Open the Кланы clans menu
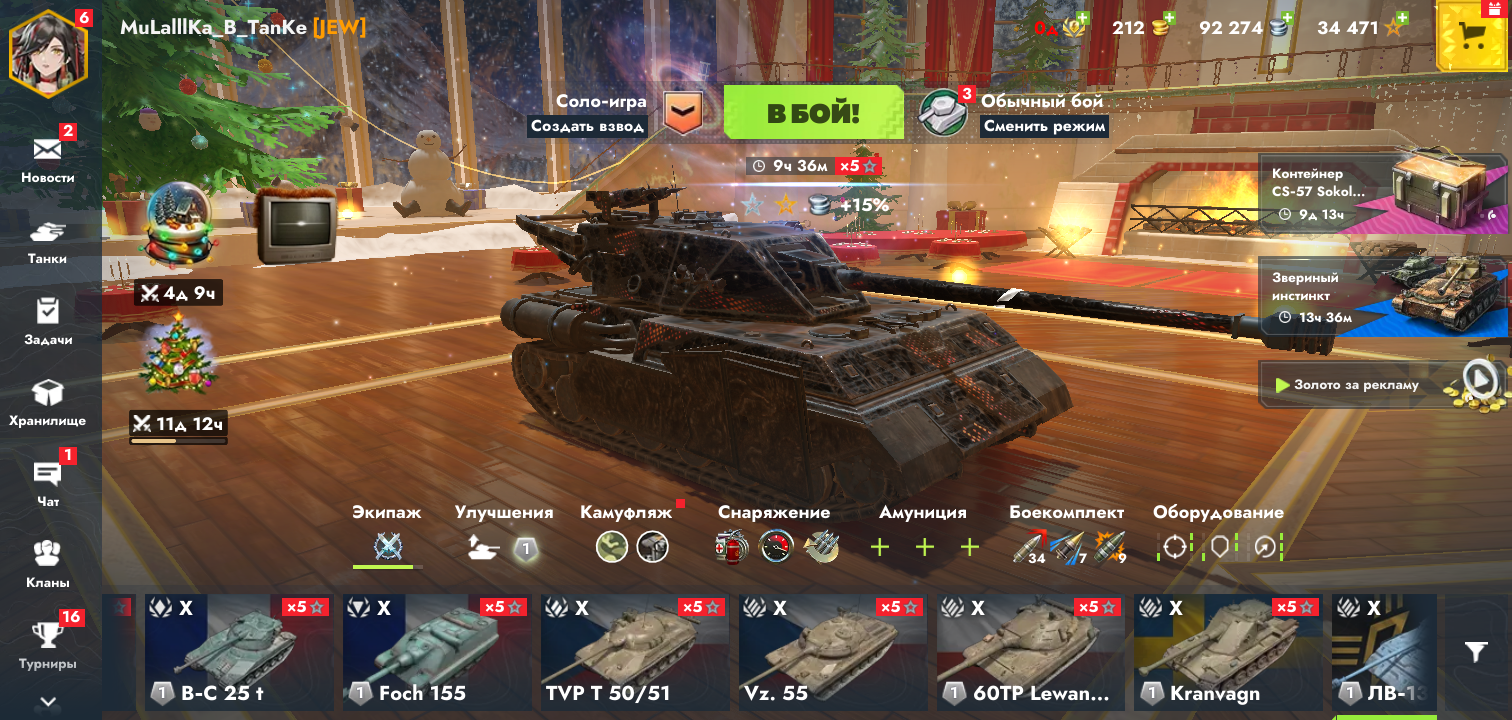 [48, 564]
